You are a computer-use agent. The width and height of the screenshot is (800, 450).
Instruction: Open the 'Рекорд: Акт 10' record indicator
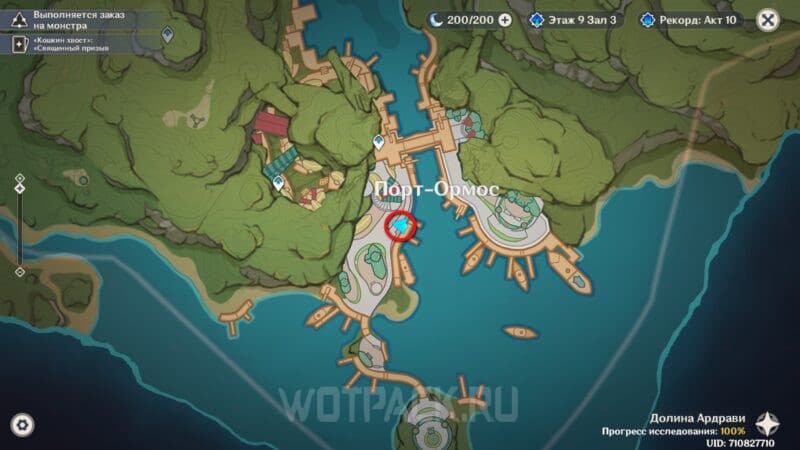point(693,19)
